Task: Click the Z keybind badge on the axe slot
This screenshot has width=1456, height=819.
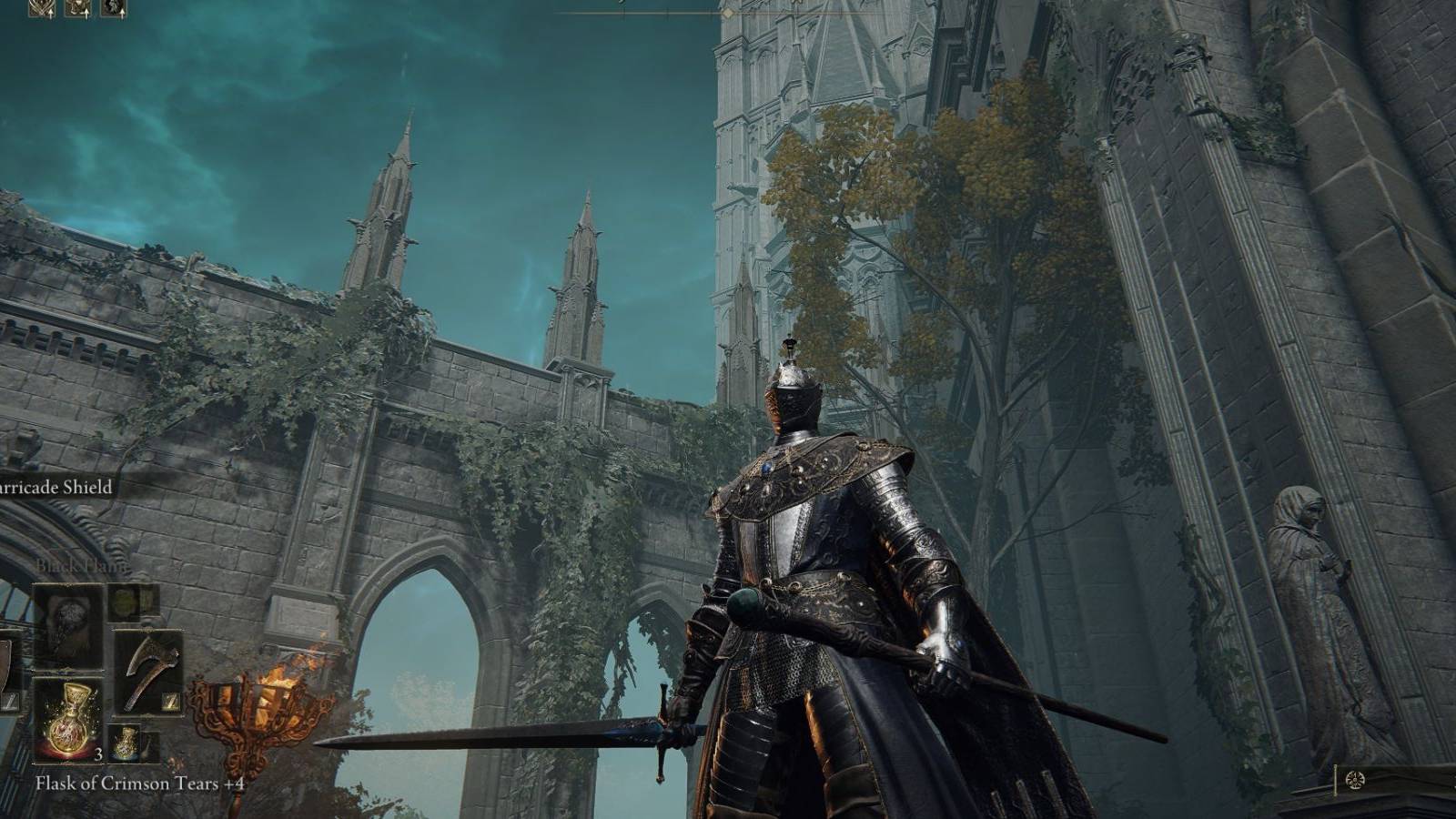Action: pyautogui.click(x=170, y=702)
